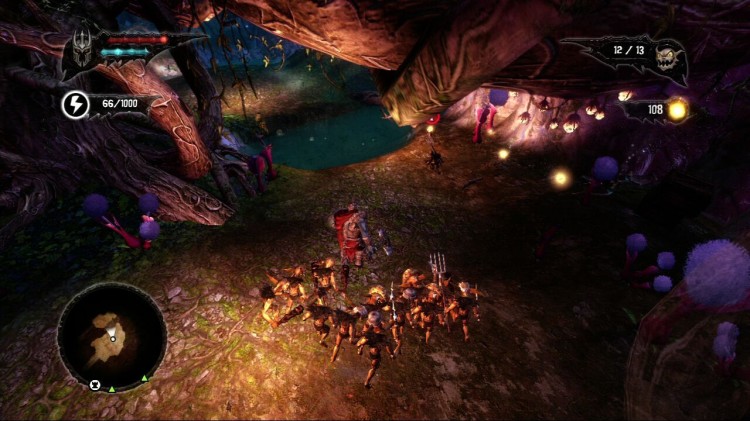Click the minion horde face icon

667,57
